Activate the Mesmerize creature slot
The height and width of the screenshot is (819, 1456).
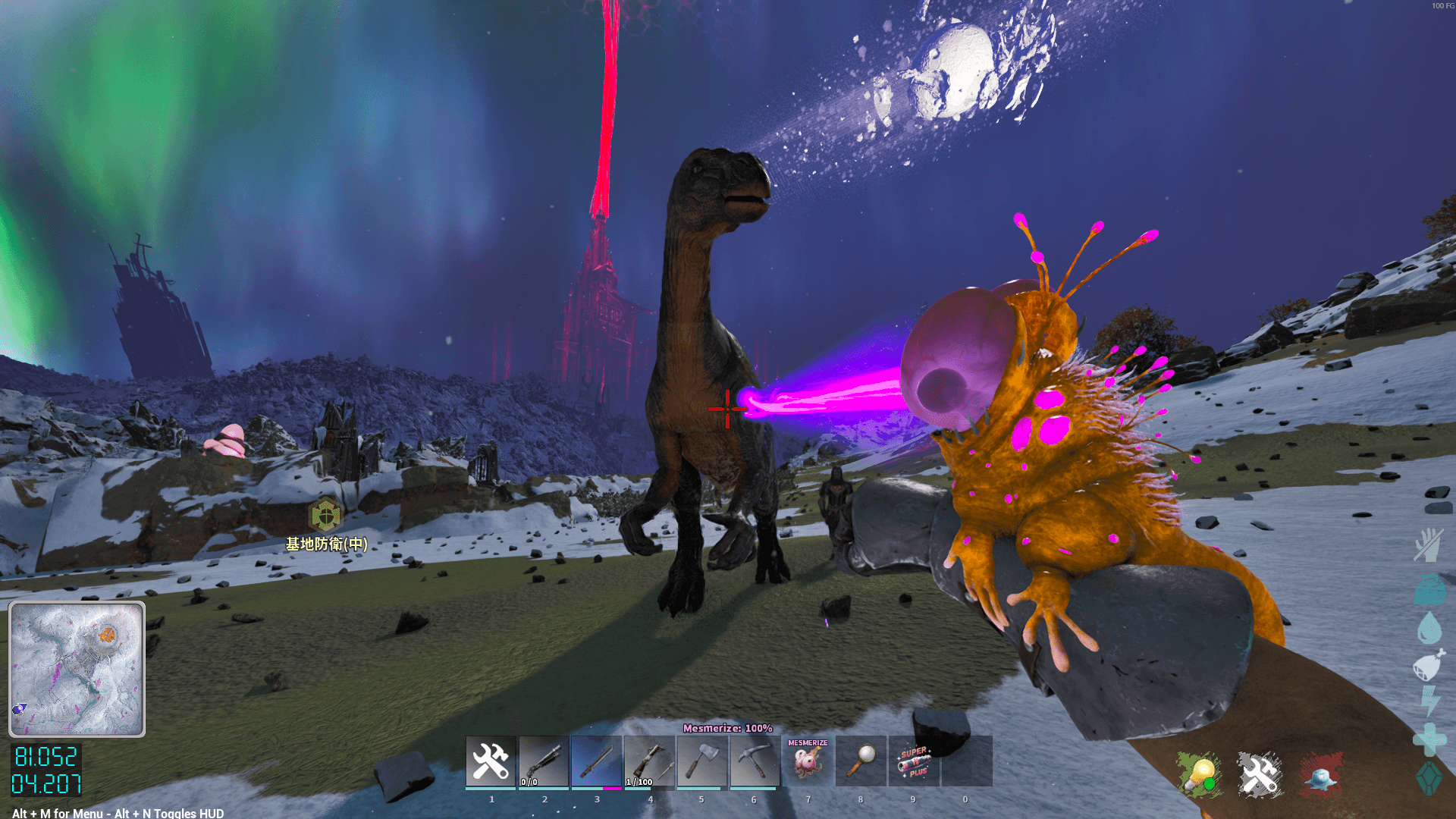point(808,761)
